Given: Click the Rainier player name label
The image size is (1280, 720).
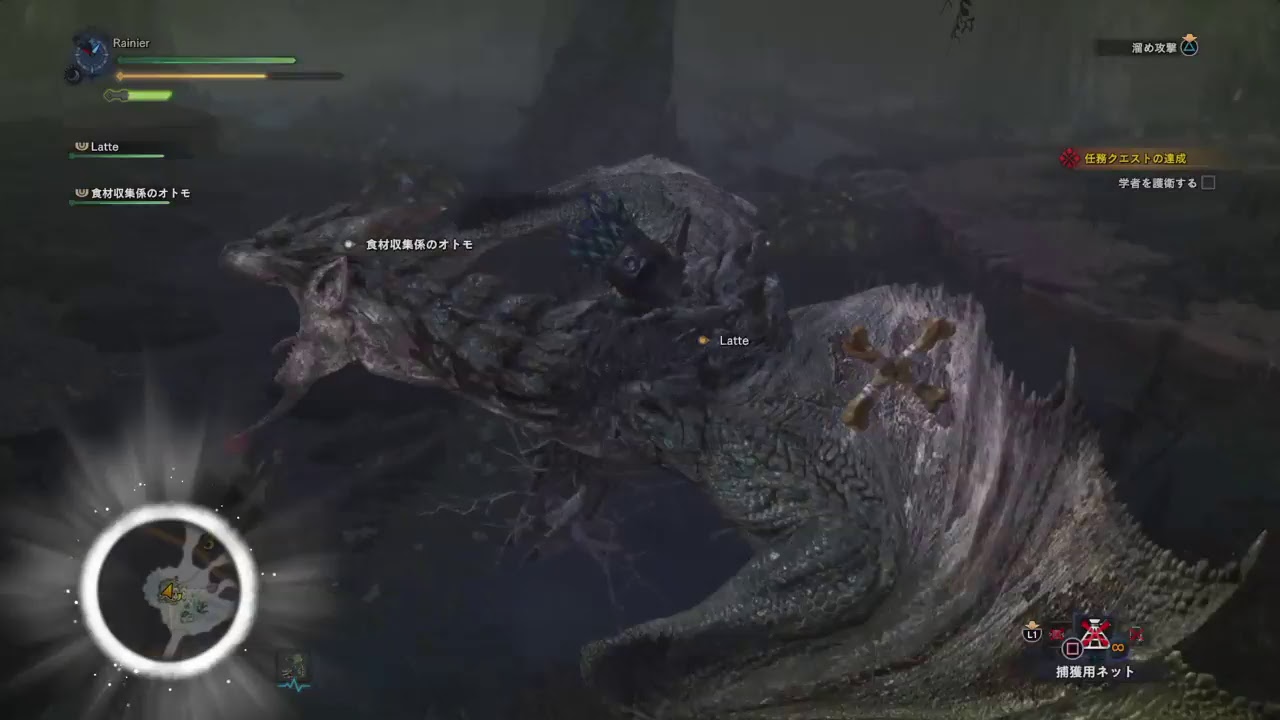Looking at the screenshot, I should click(x=131, y=43).
